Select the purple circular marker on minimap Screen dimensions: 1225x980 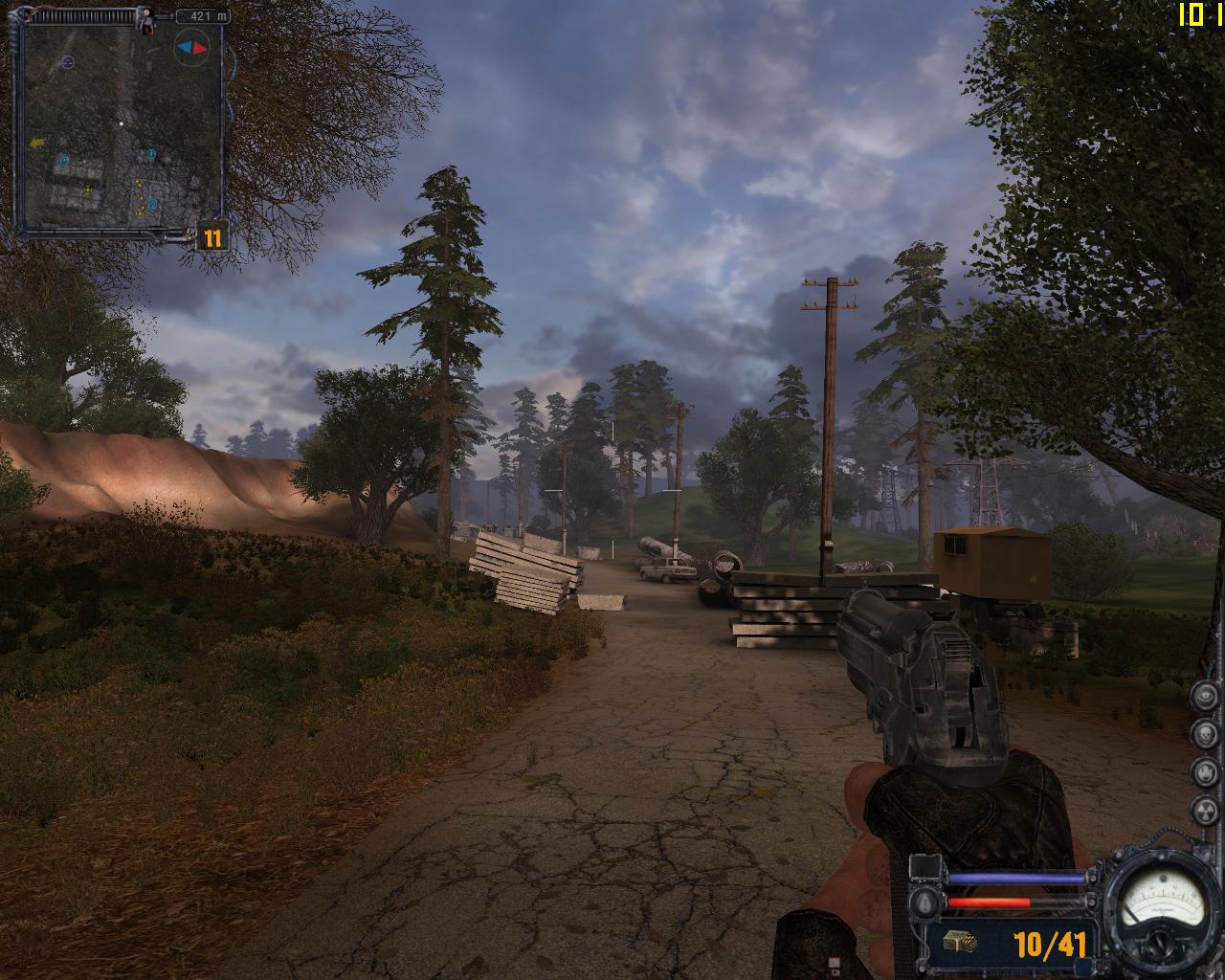pos(68,62)
